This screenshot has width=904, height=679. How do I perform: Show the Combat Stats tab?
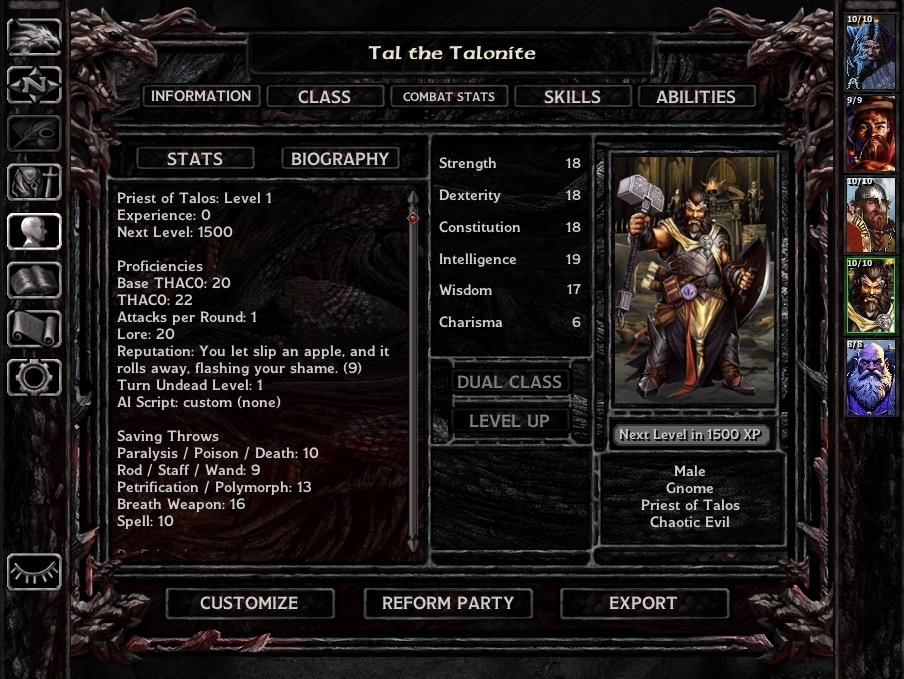(448, 97)
